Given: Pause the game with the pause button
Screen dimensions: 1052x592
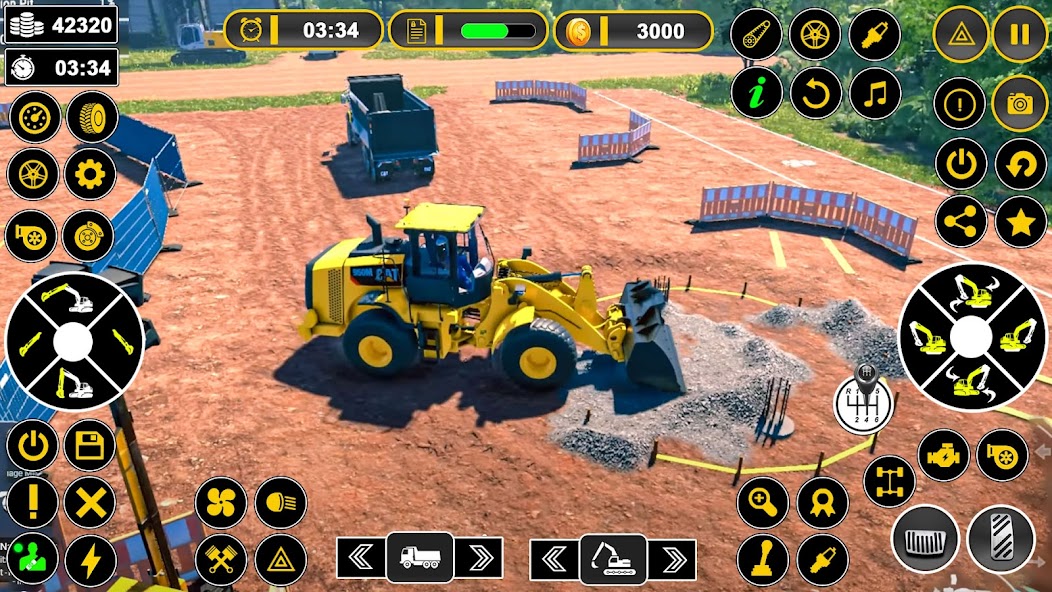Looking at the screenshot, I should [1019, 34].
